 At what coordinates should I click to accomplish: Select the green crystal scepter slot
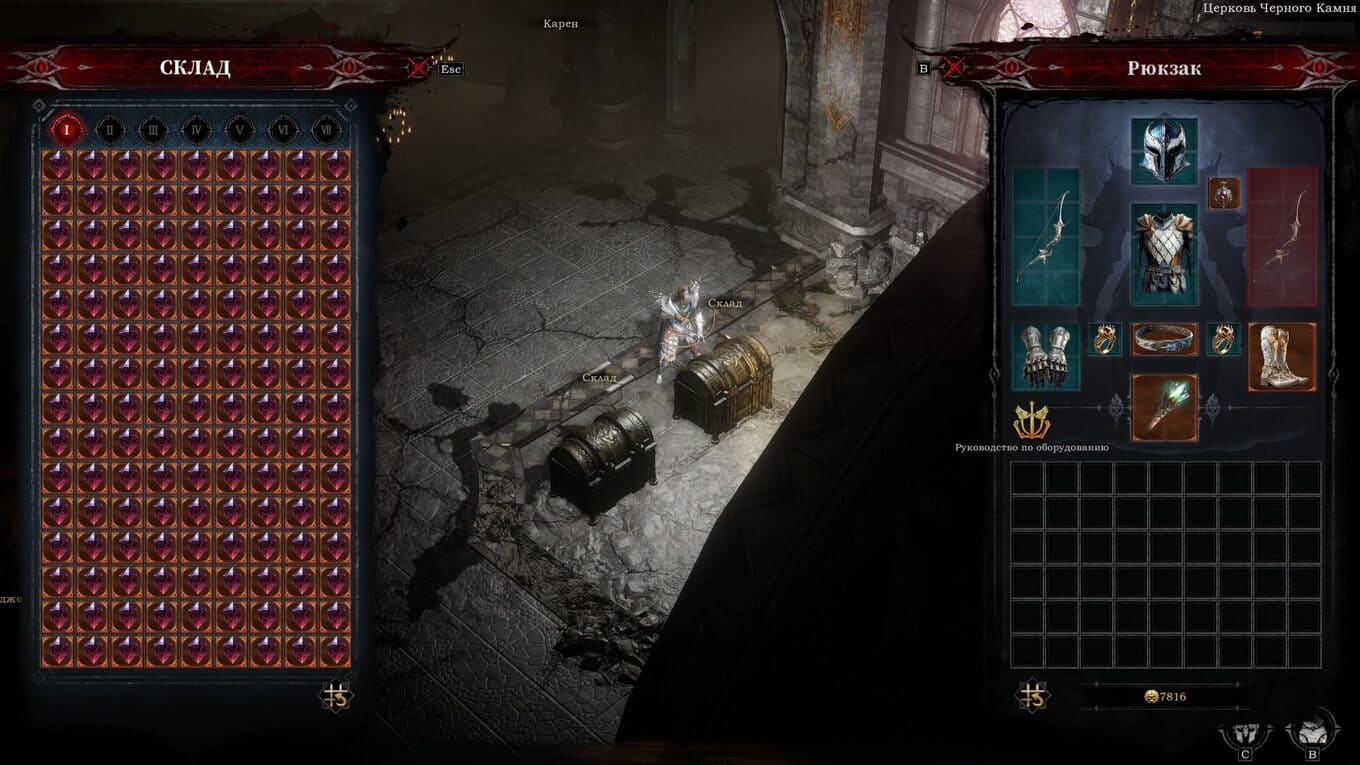coord(1163,407)
